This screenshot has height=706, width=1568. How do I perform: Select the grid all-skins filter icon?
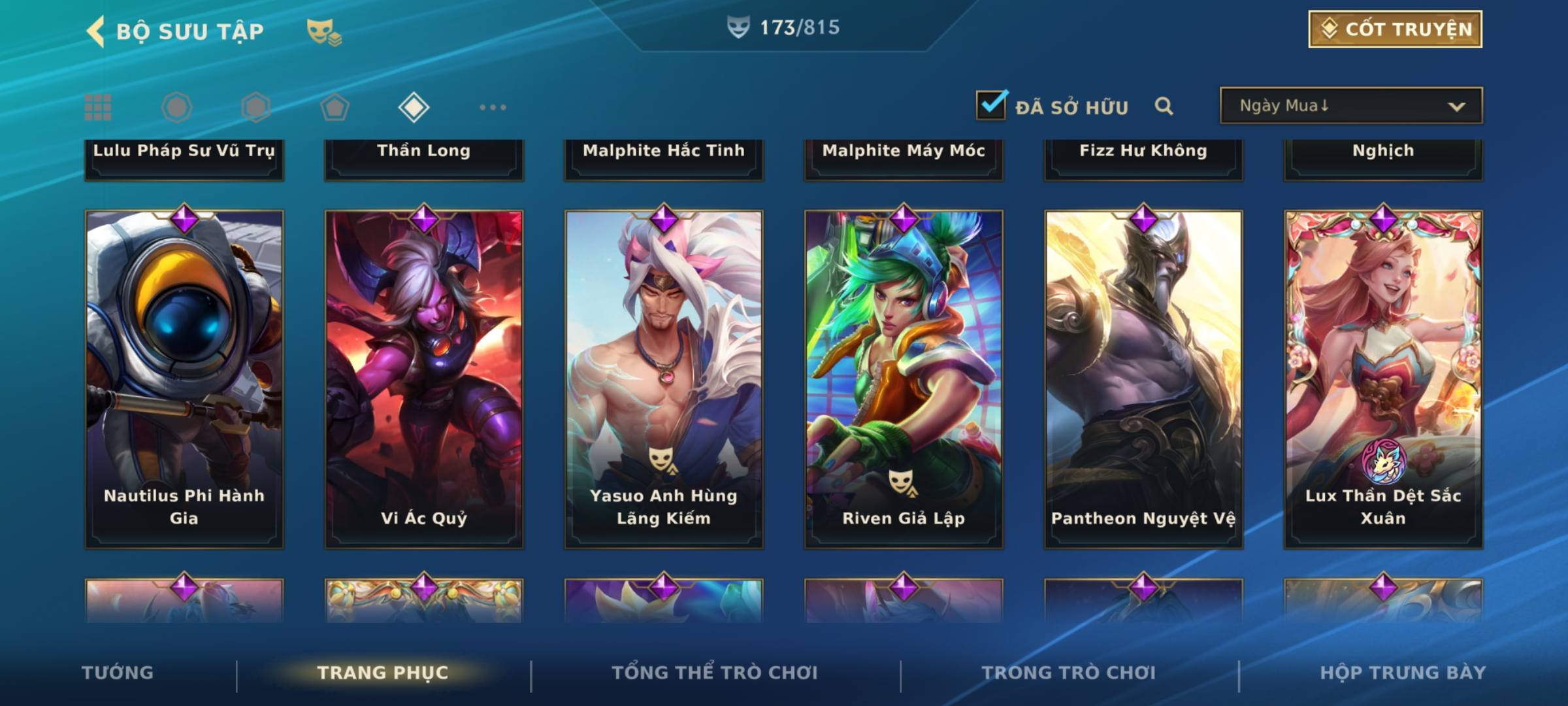[x=98, y=107]
